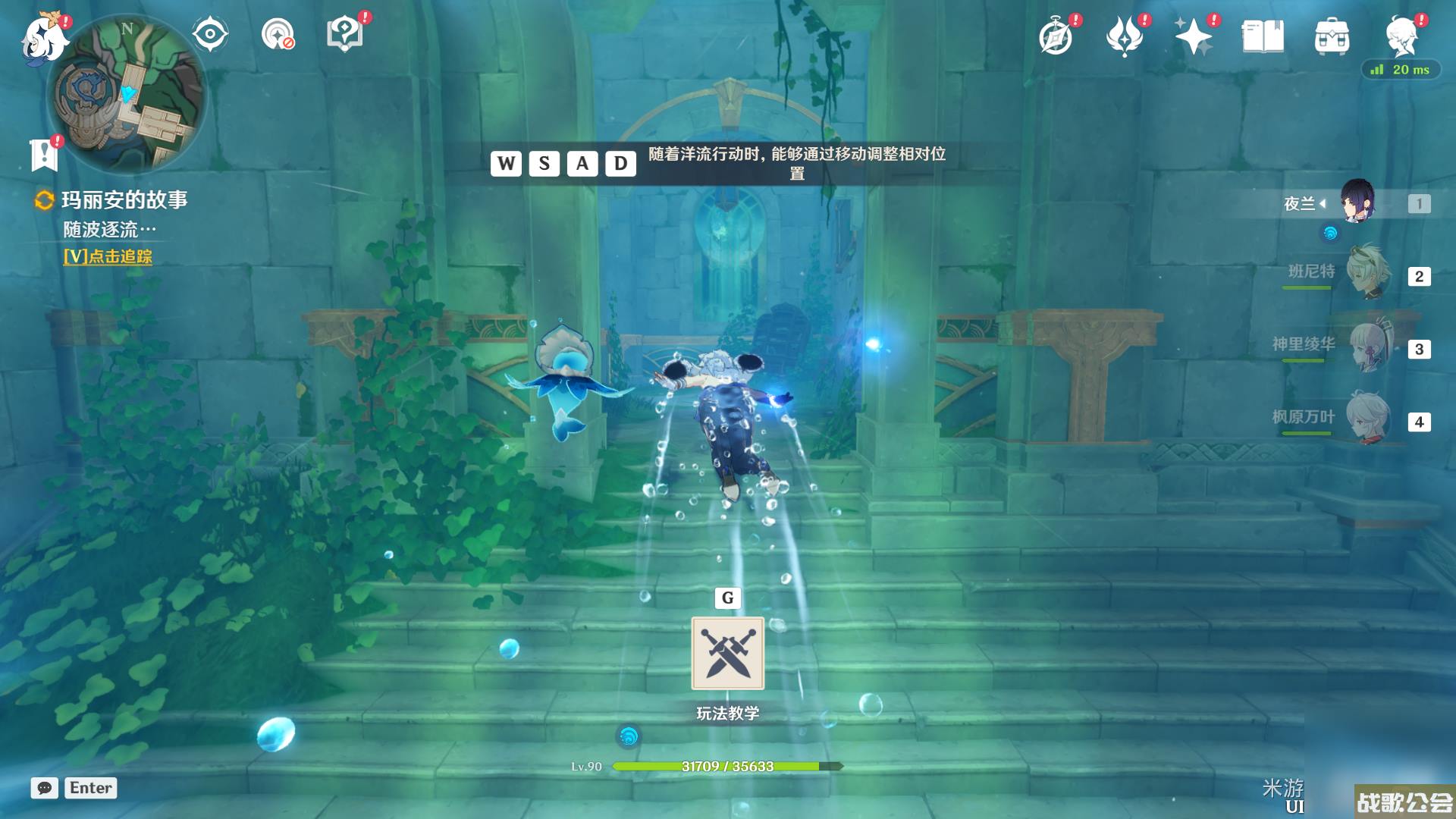Open the wish star icon
Screen dimensions: 1456x819
pyautogui.click(x=1193, y=36)
